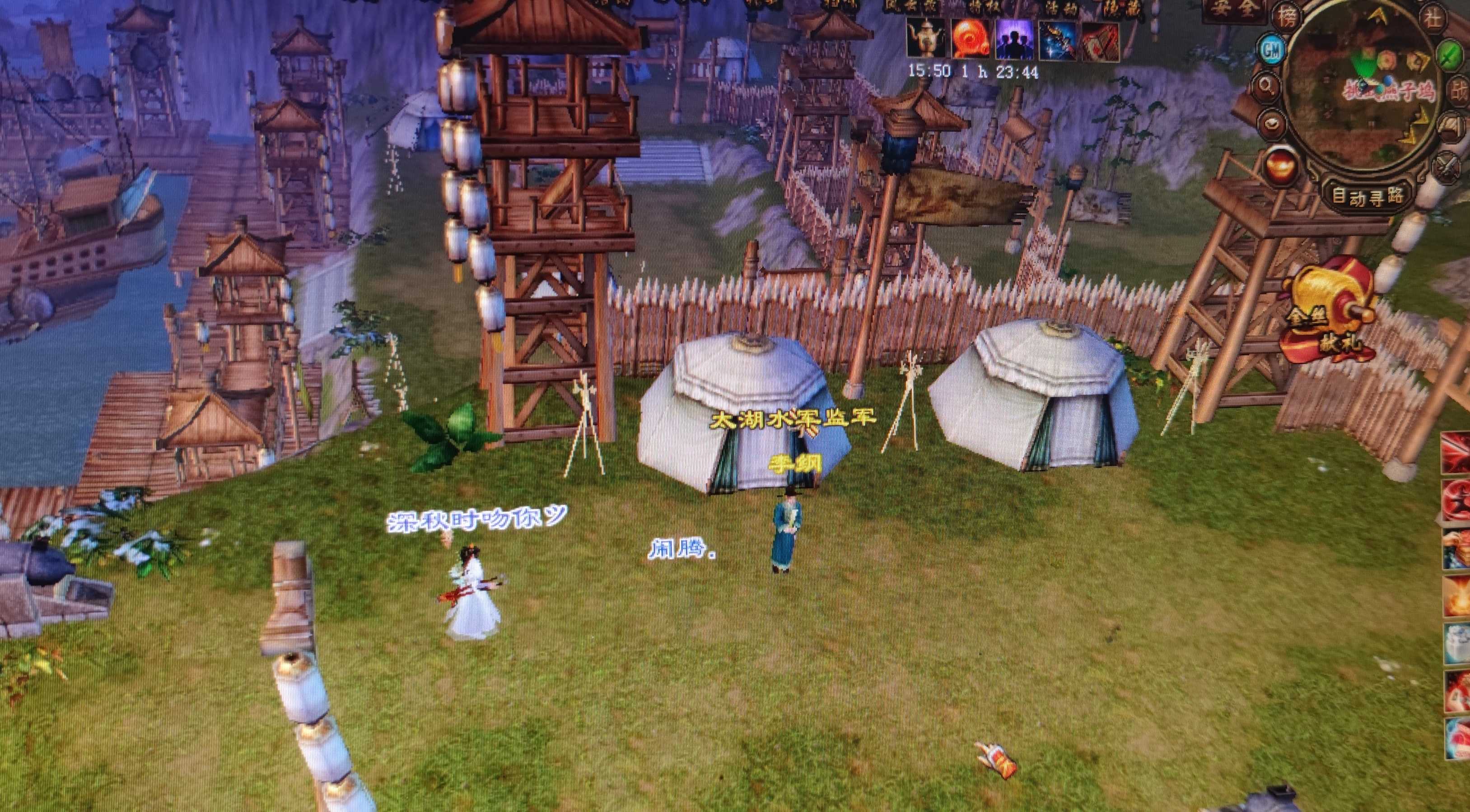Open the 活动 events menu
The height and width of the screenshot is (812, 1470).
coord(1061,6)
